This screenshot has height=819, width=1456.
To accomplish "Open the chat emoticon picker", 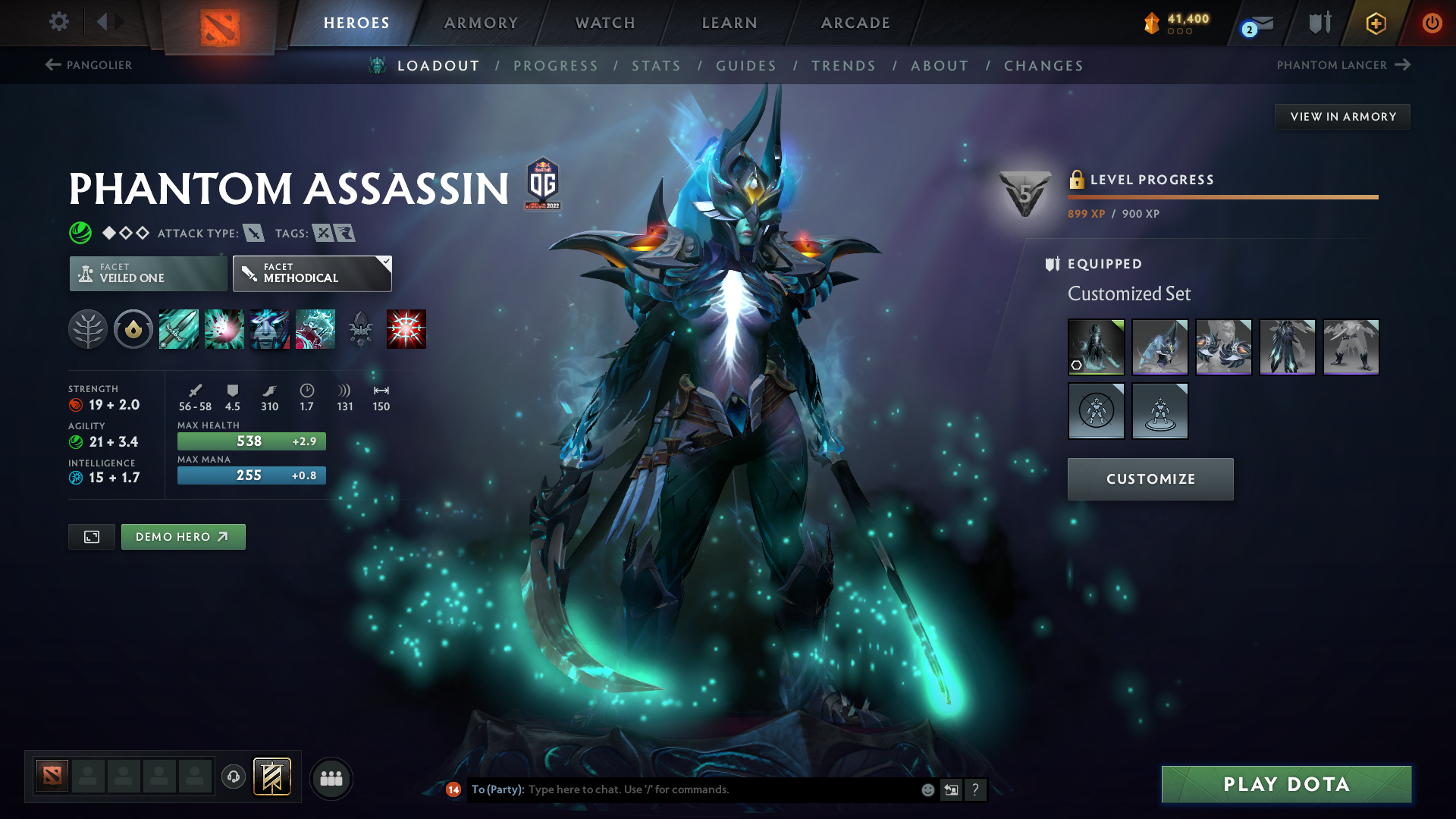I will click(927, 789).
